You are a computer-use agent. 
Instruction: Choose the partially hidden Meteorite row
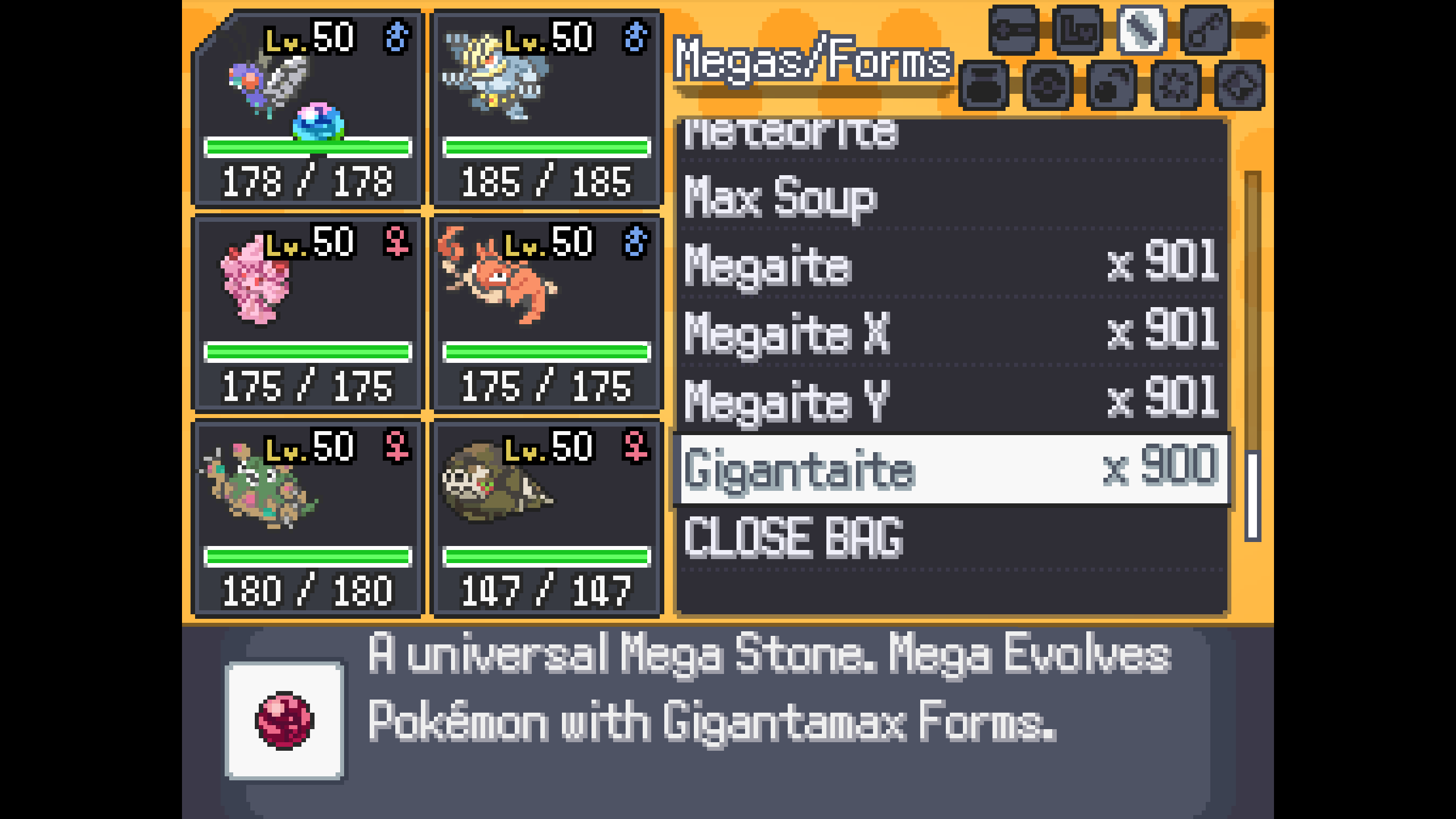(950, 135)
